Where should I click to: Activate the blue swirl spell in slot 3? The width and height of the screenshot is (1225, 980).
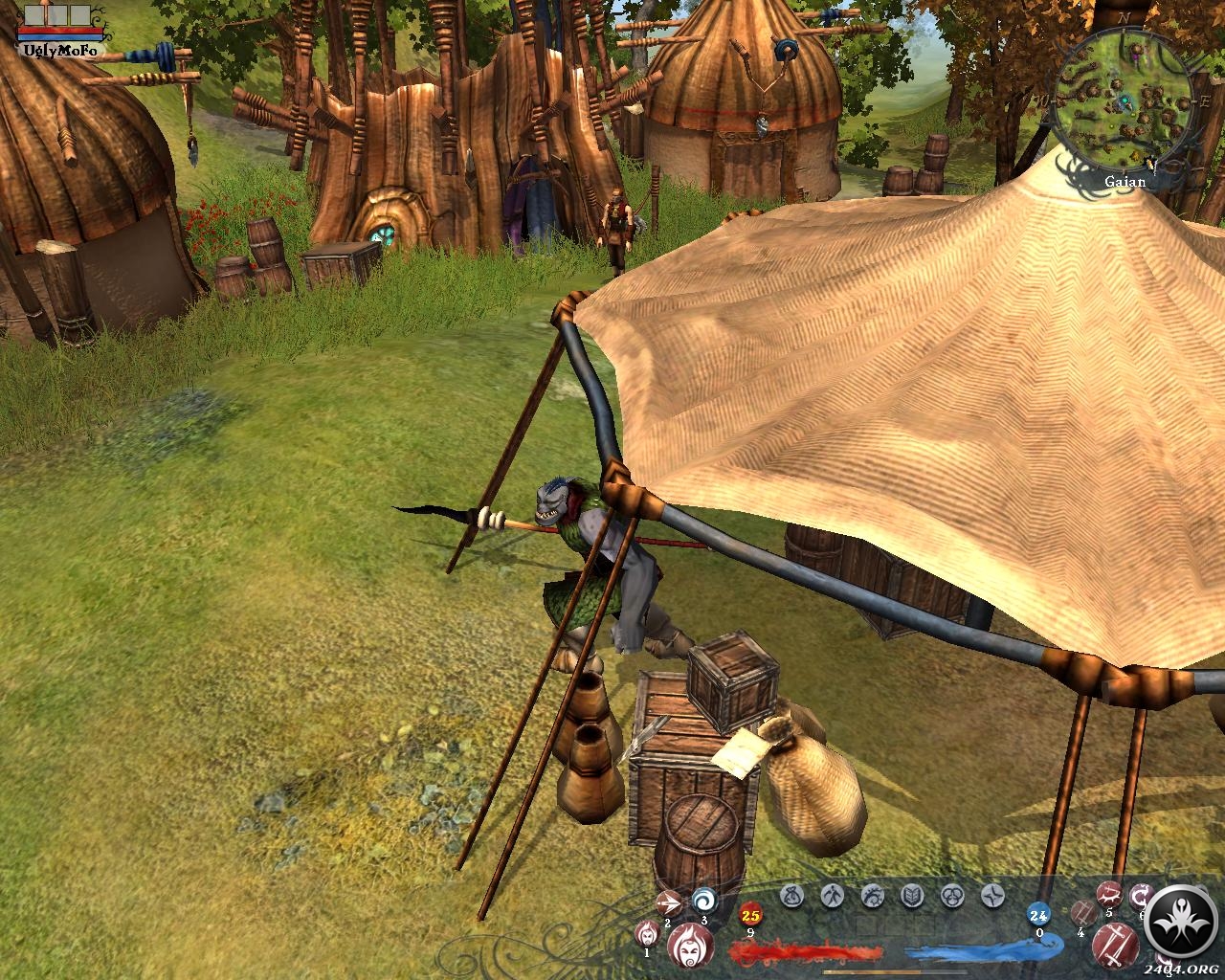pyautogui.click(x=705, y=900)
